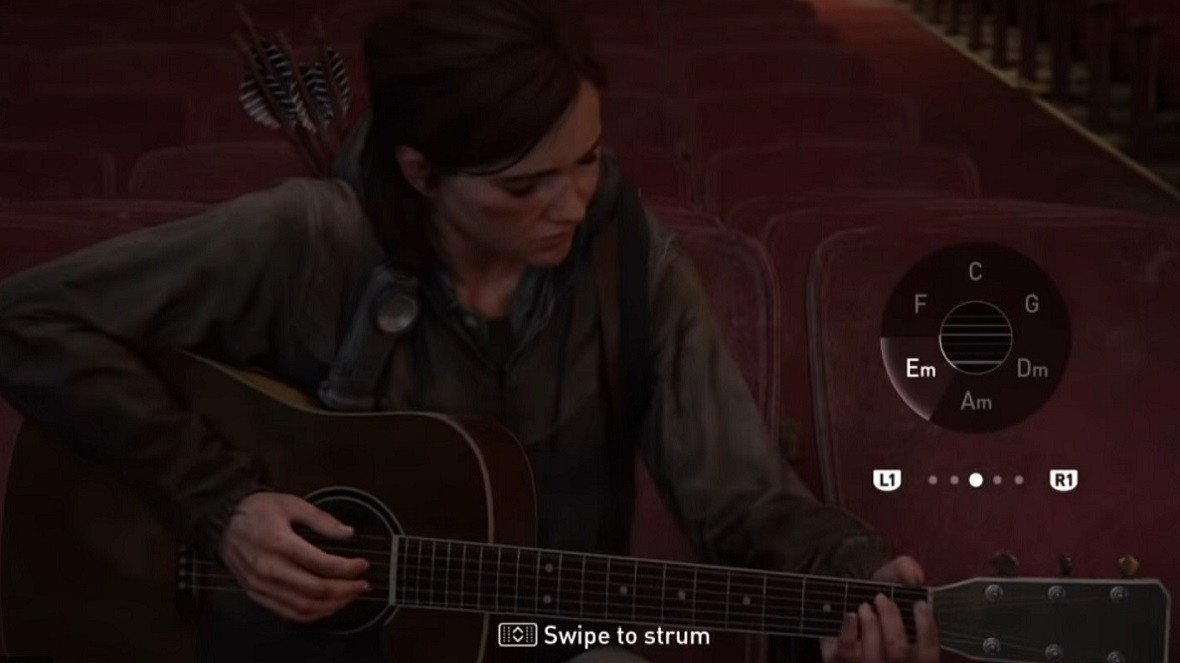Choose the F chord on the wheel
This screenshot has width=1180, height=663.
(921, 304)
